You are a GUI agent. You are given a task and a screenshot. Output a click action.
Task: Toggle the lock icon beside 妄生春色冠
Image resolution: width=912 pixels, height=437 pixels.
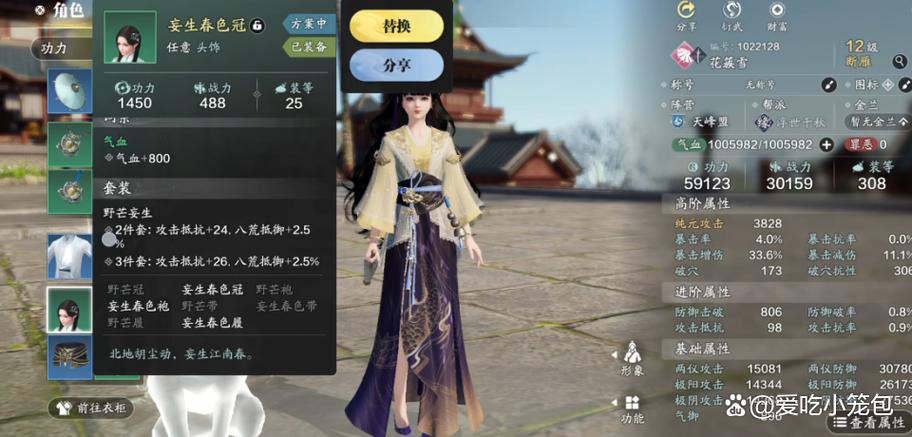tap(257, 24)
